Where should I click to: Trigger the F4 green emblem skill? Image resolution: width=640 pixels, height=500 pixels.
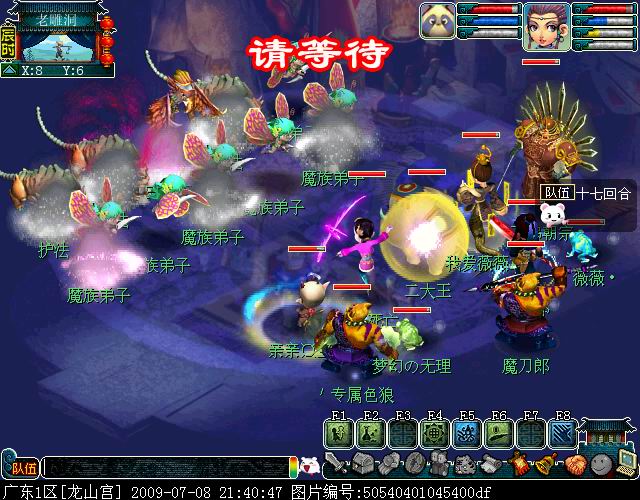pyautogui.click(x=434, y=432)
